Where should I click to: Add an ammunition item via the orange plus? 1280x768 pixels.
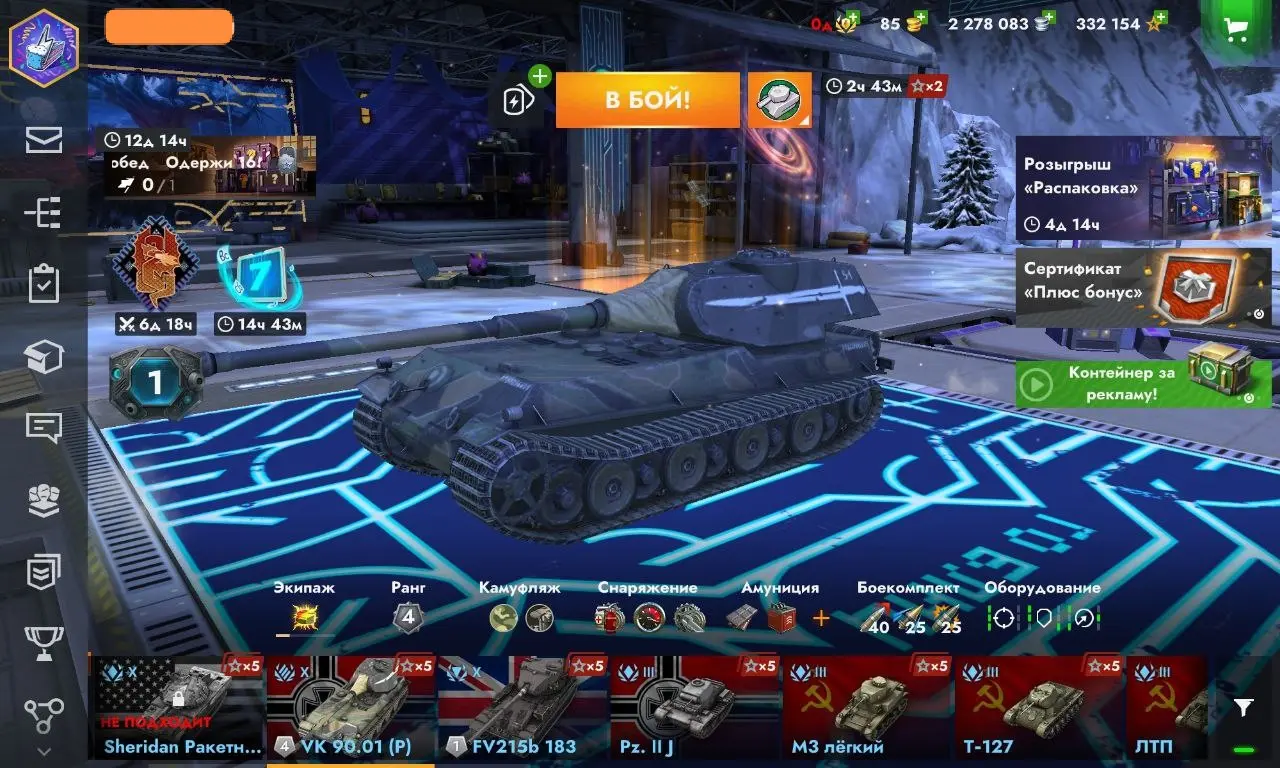point(821,619)
